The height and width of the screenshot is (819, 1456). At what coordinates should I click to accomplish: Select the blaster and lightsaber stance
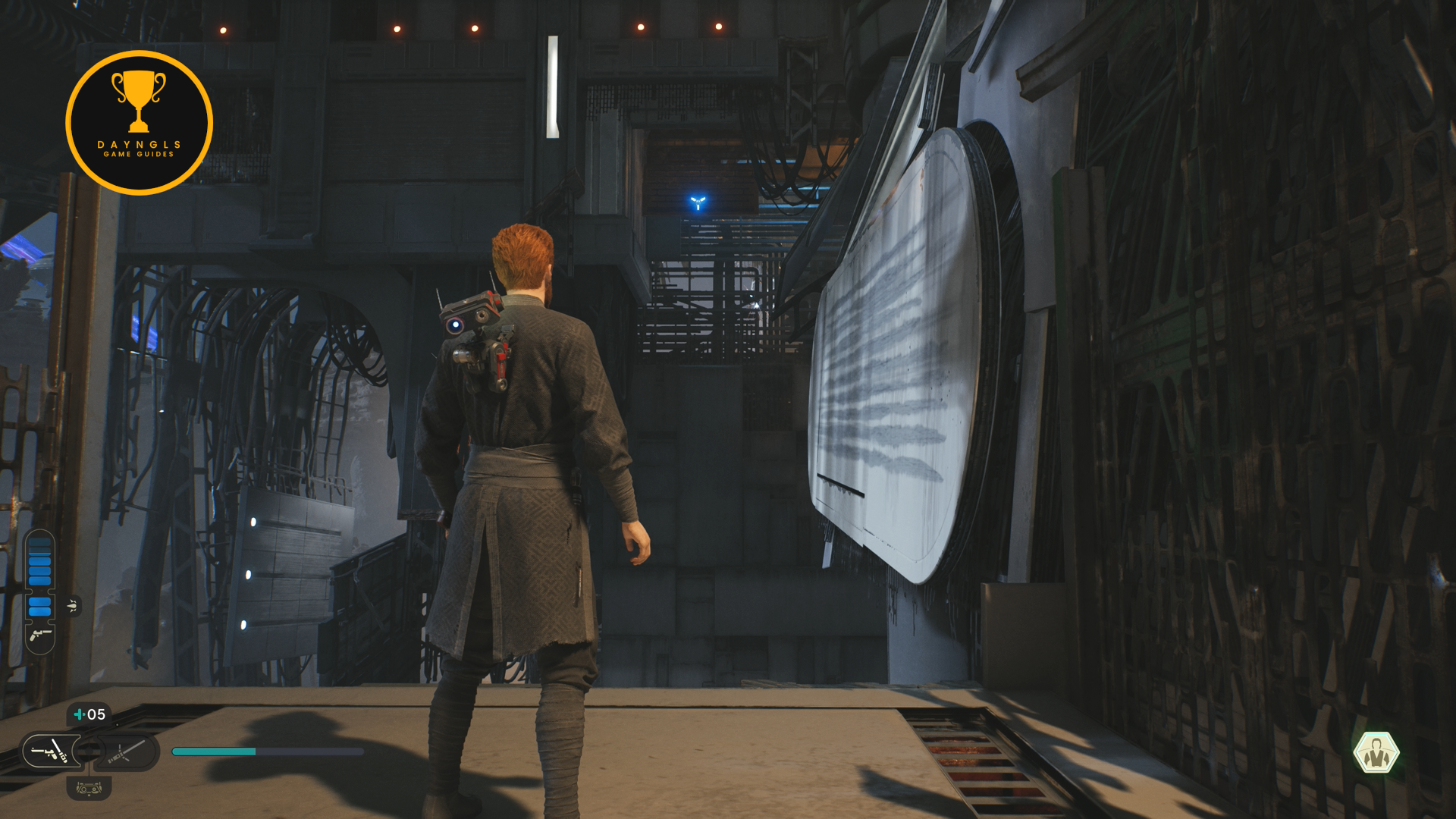pyautogui.click(x=50, y=752)
